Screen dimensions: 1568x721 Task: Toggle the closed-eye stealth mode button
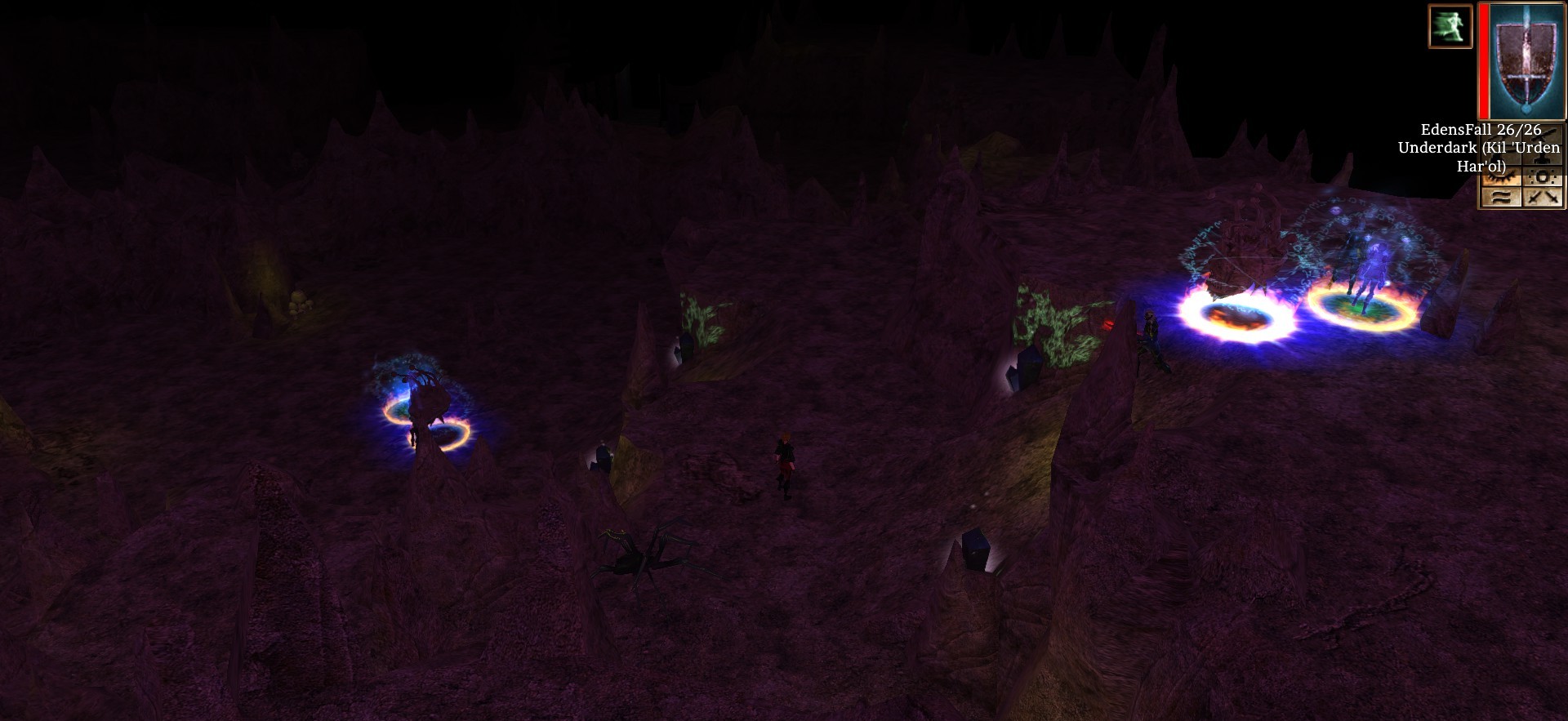click(1501, 178)
